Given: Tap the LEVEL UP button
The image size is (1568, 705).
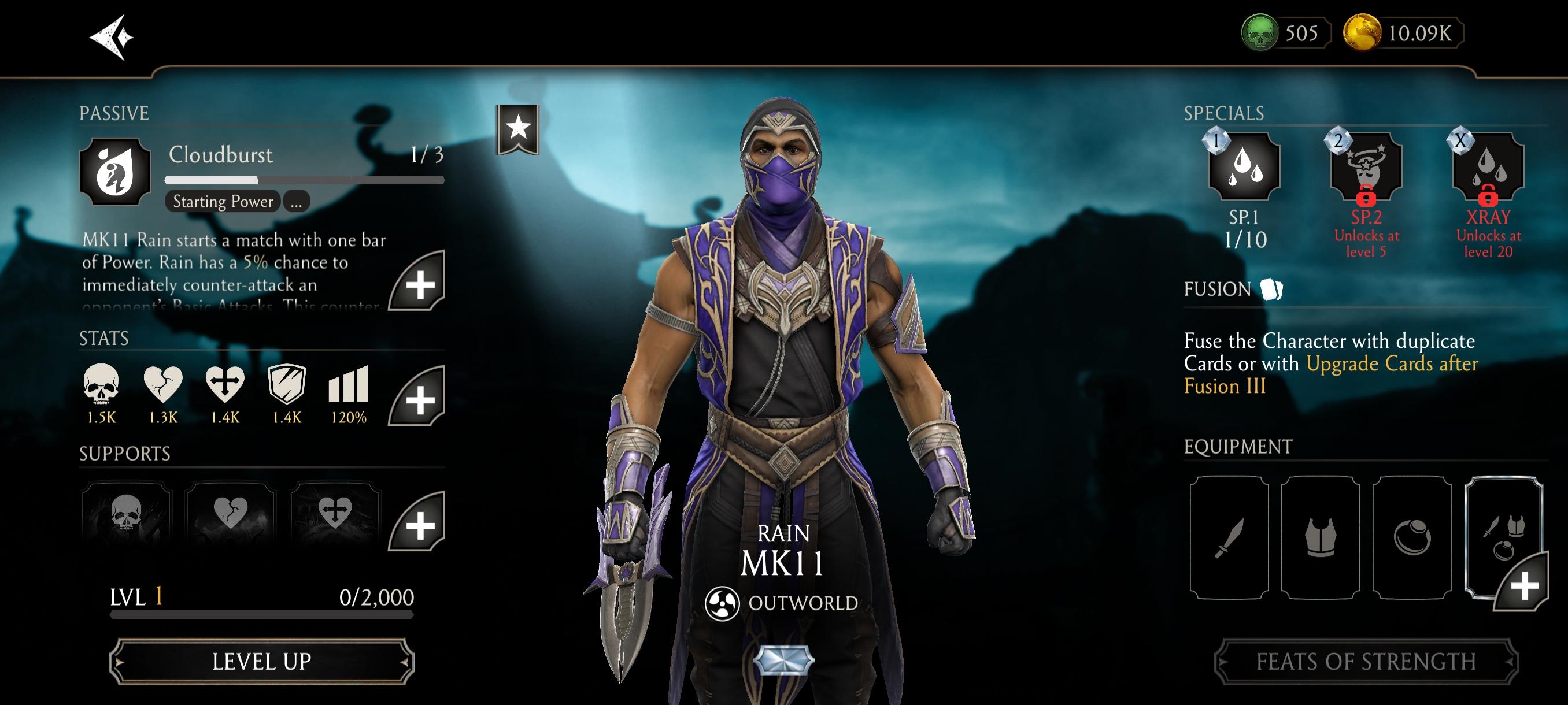Looking at the screenshot, I should [262, 661].
